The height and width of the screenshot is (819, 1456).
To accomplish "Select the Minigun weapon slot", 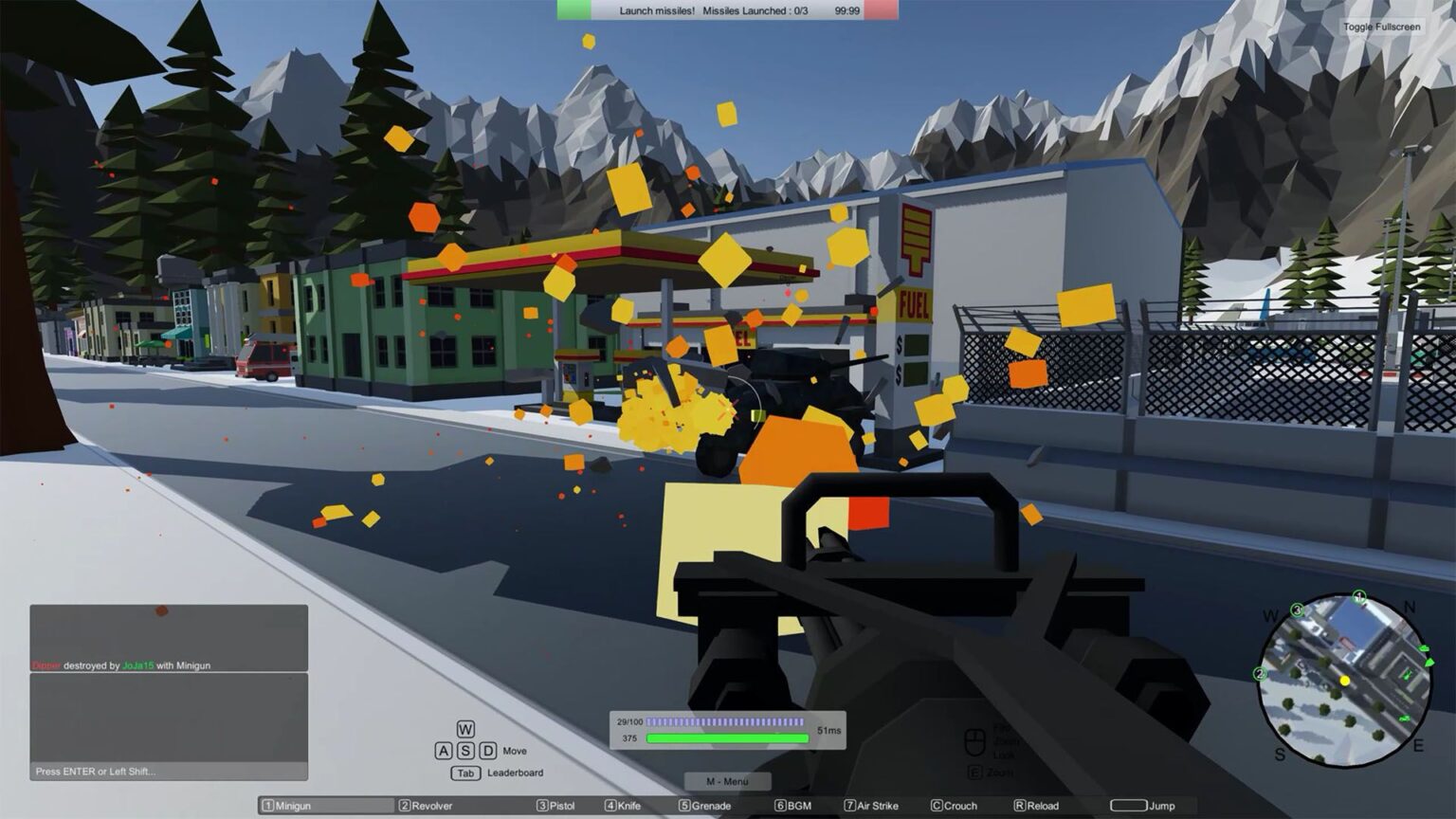I will [x=326, y=805].
